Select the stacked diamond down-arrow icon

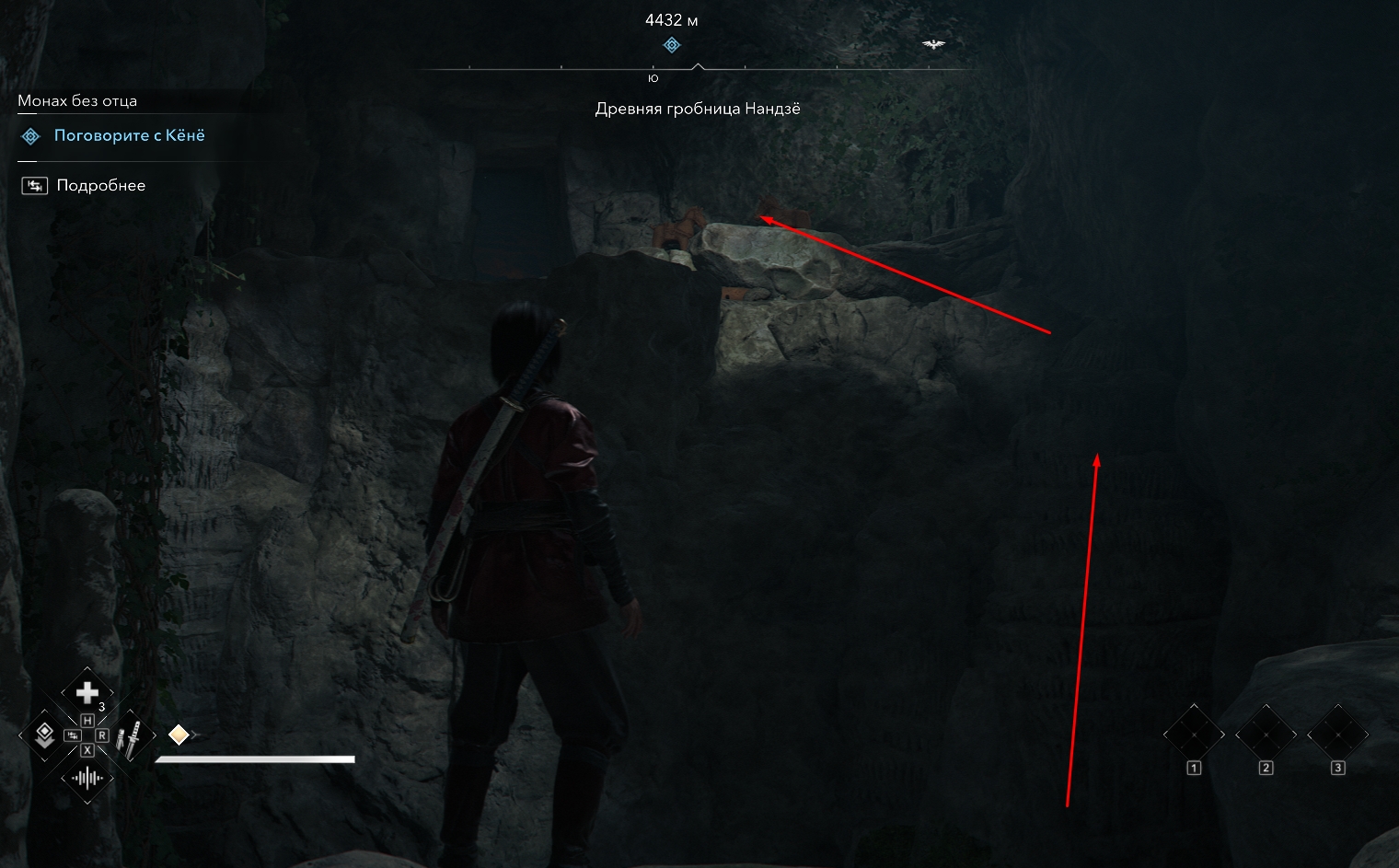click(43, 735)
